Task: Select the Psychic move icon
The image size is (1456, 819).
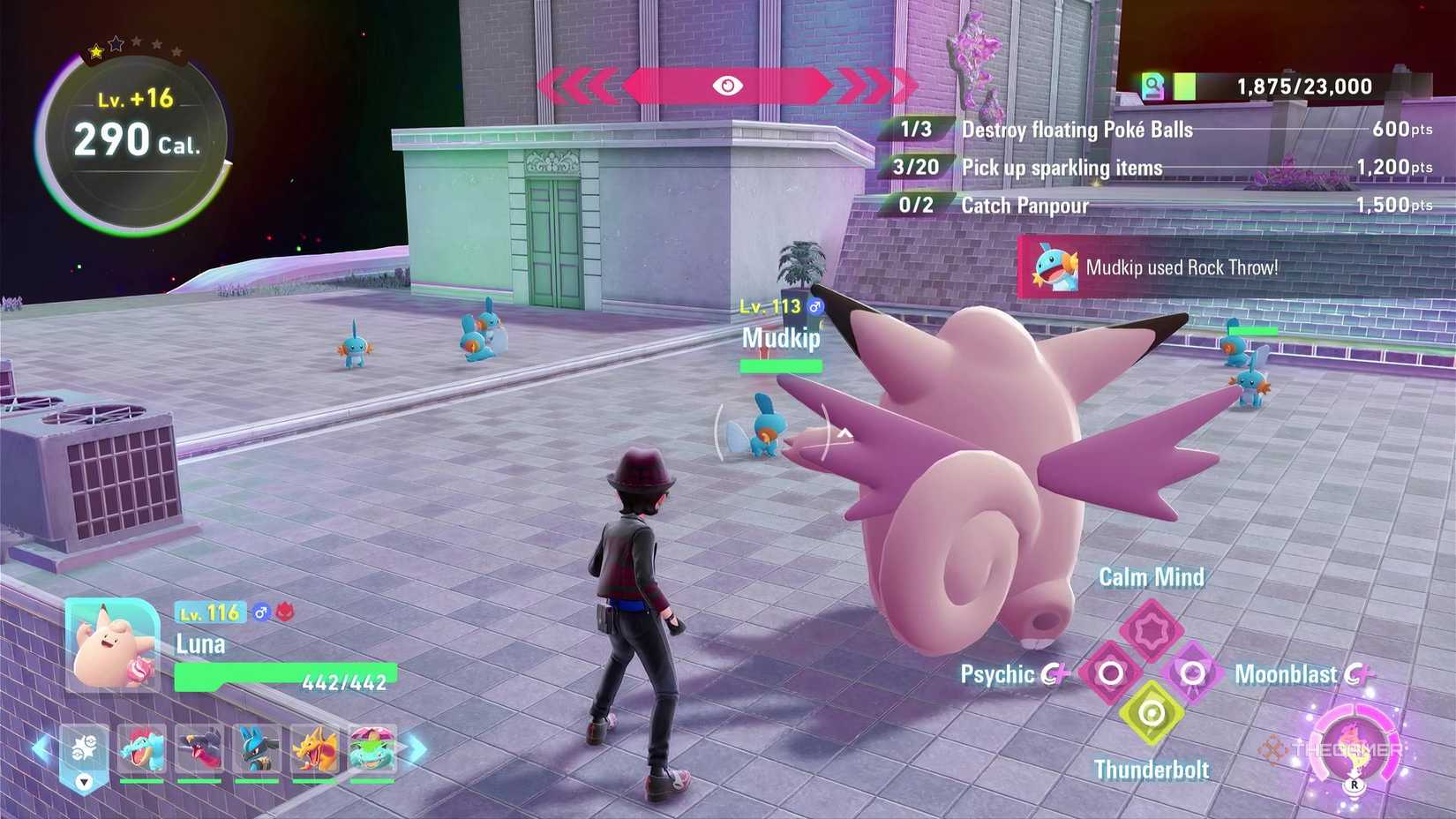Action: [x=1110, y=672]
